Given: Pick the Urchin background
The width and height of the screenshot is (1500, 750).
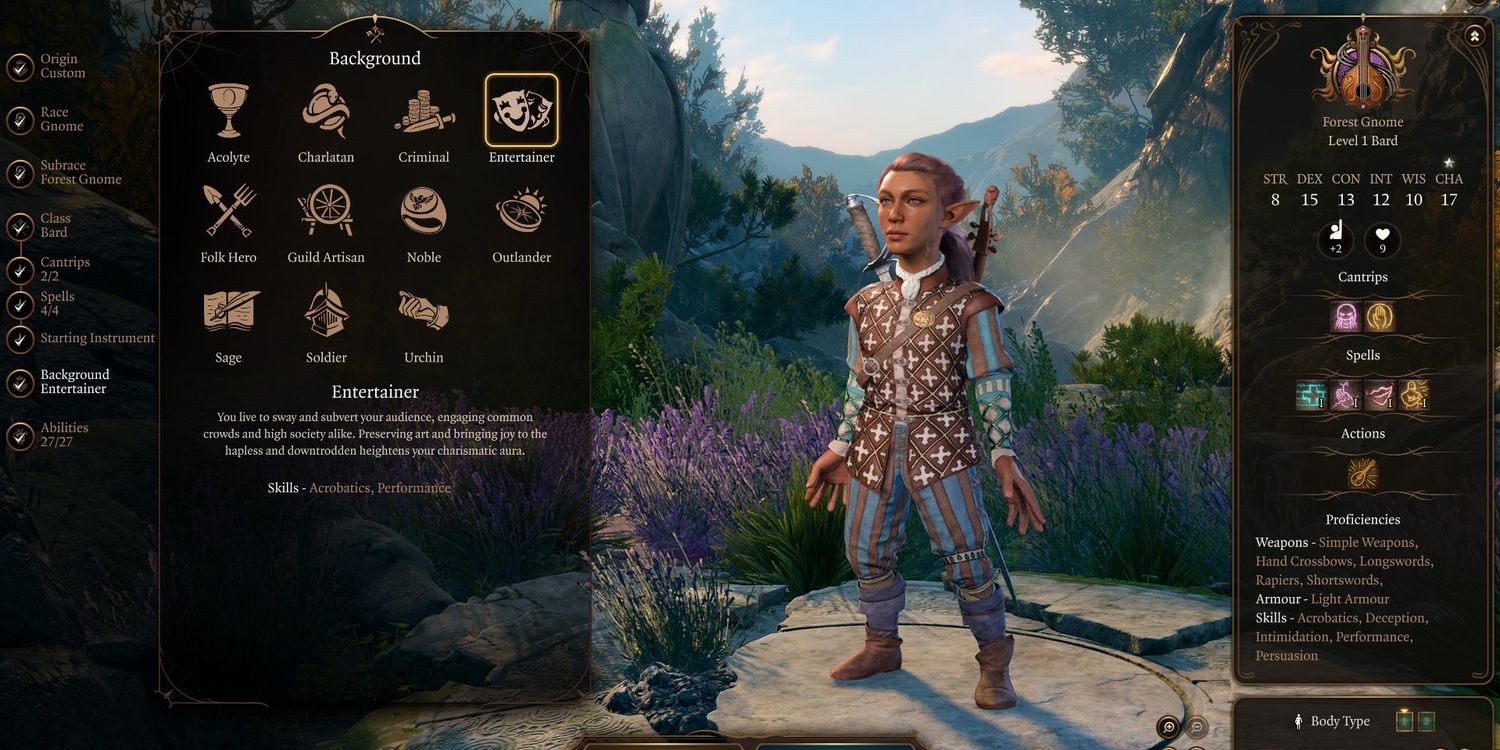Looking at the screenshot, I should 424,311.
